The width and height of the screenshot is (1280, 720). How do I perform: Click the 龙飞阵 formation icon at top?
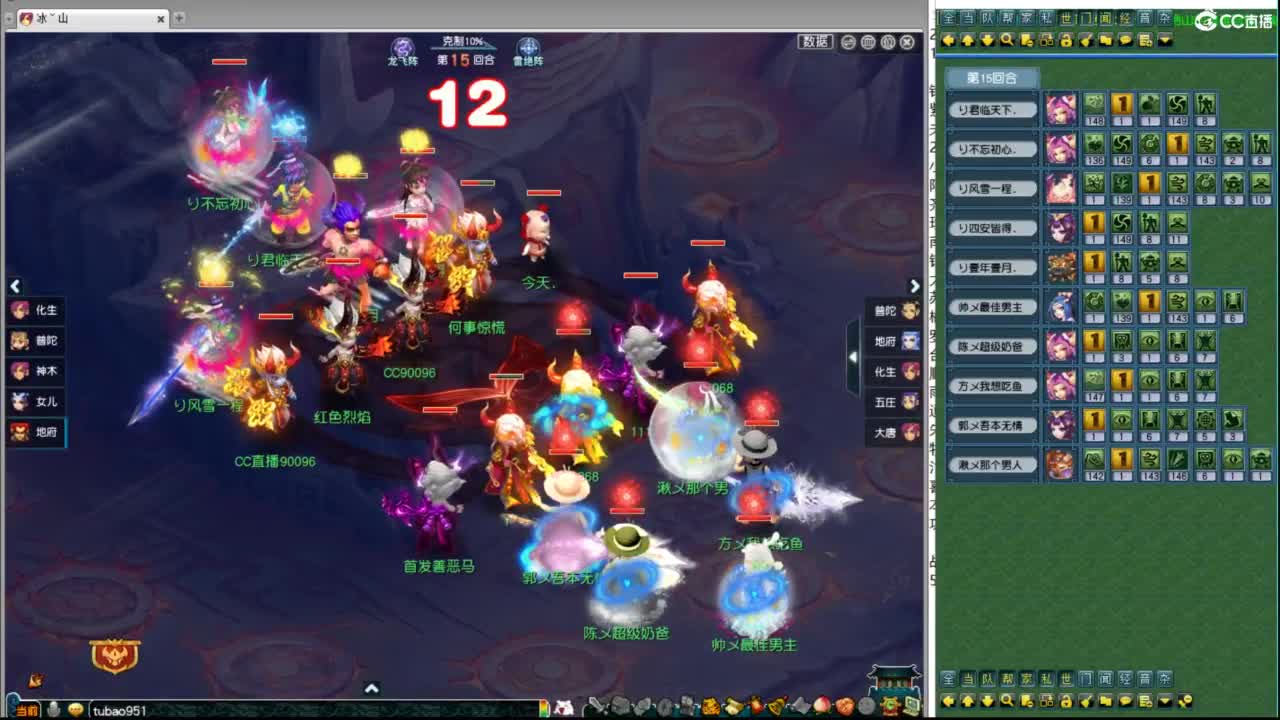click(402, 48)
